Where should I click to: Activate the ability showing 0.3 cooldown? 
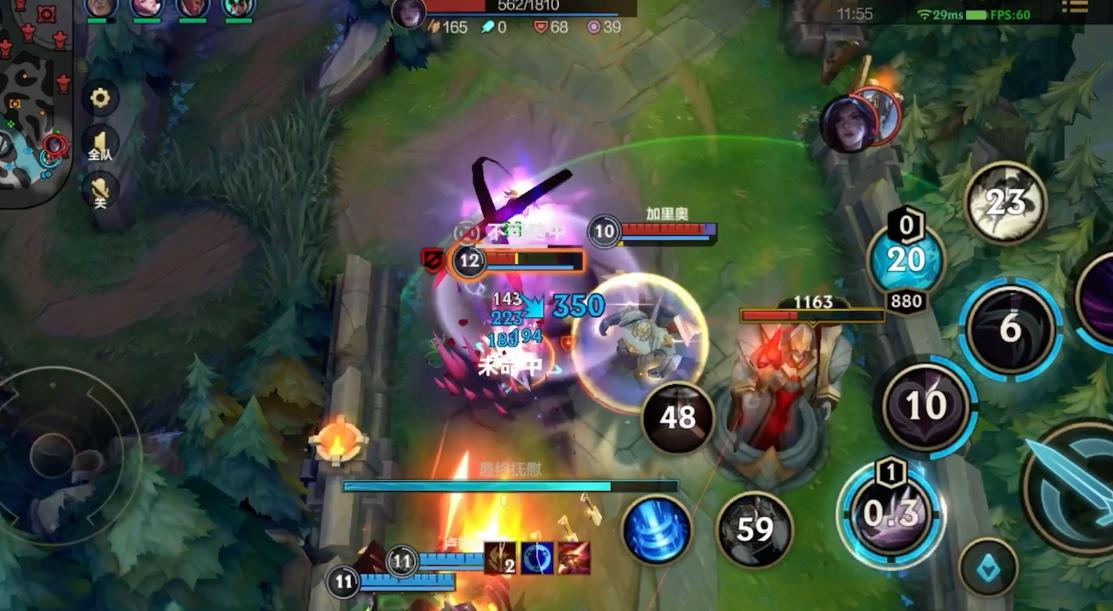point(890,514)
